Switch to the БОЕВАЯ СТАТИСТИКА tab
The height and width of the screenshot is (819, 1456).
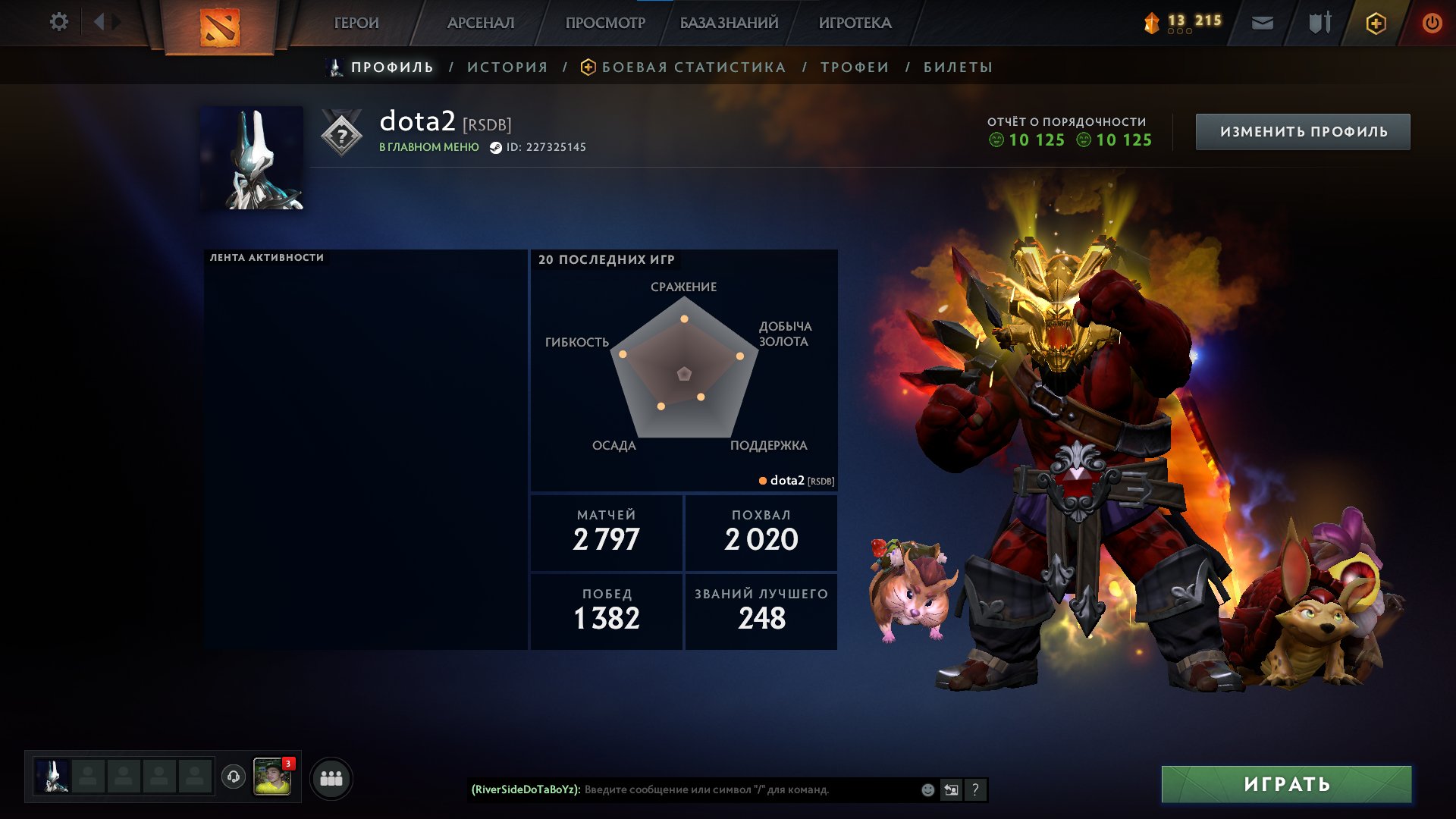click(x=693, y=67)
